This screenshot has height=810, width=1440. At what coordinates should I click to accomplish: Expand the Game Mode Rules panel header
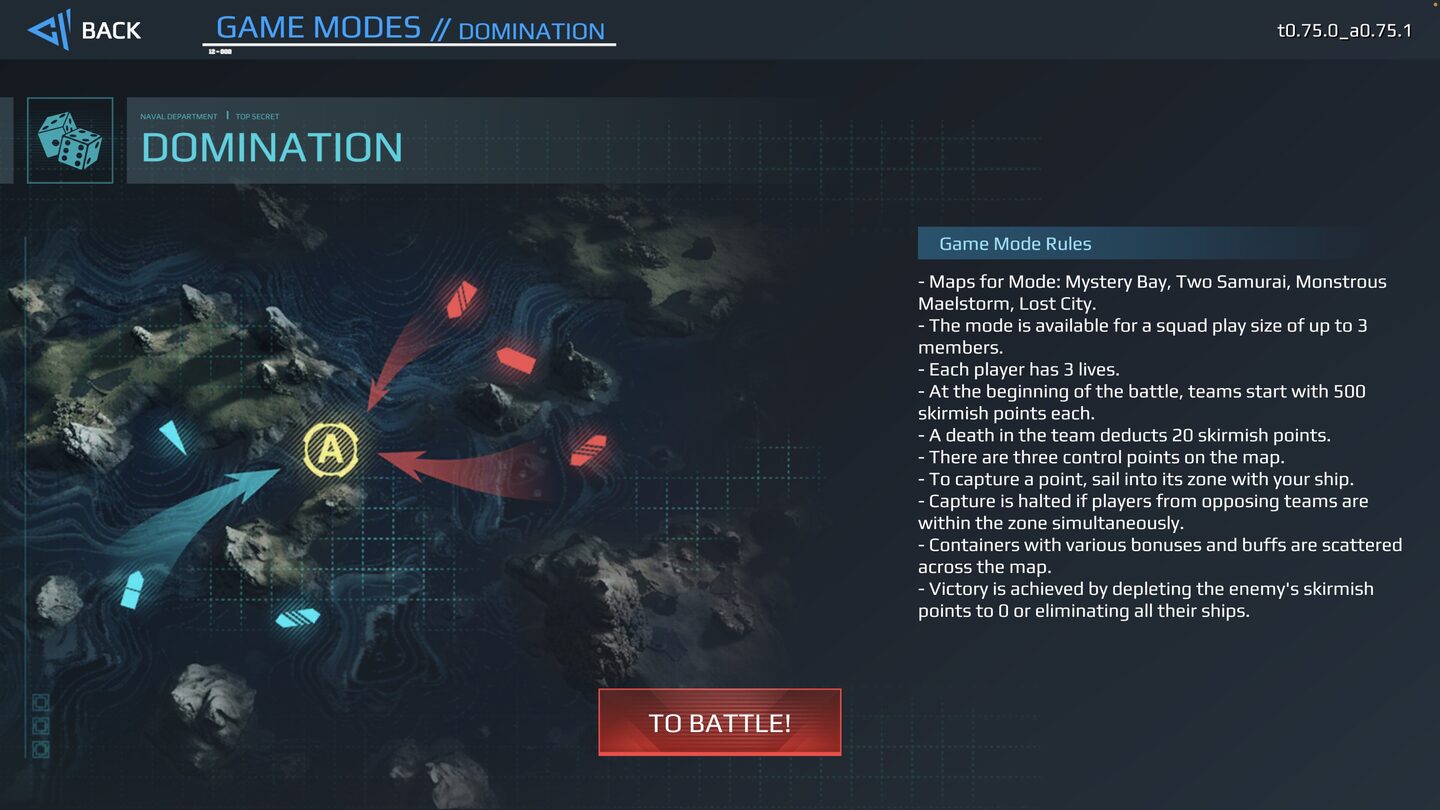1015,243
